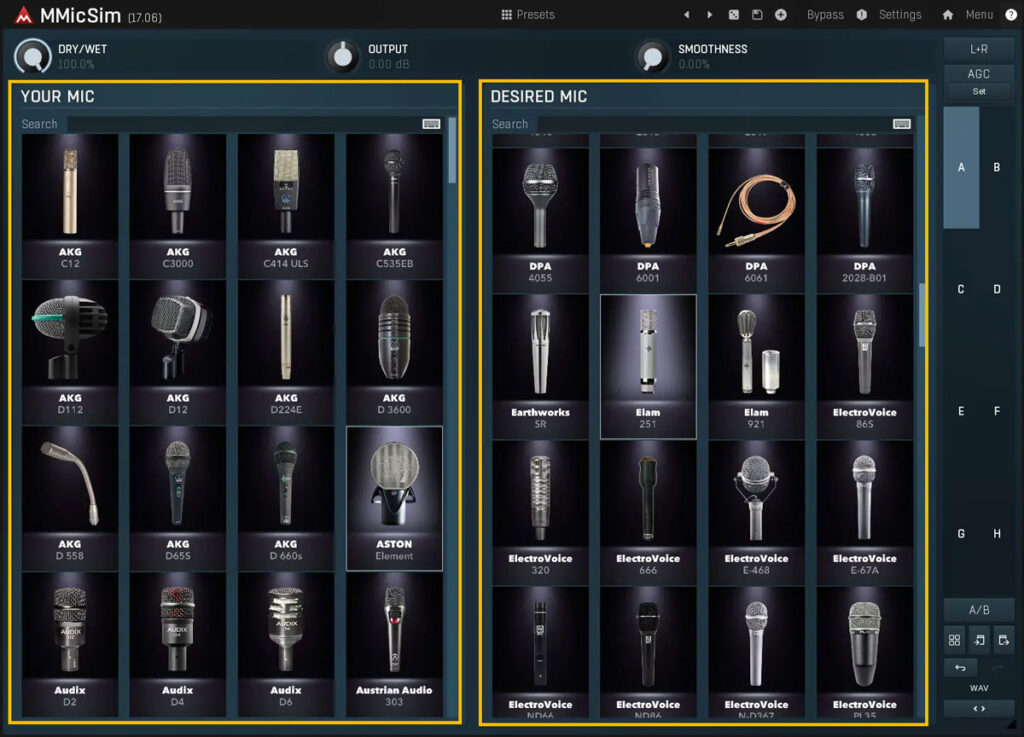Pick the DPA 6061 lavalier mic
Viewport: 1024px width, 737px height.
756,218
